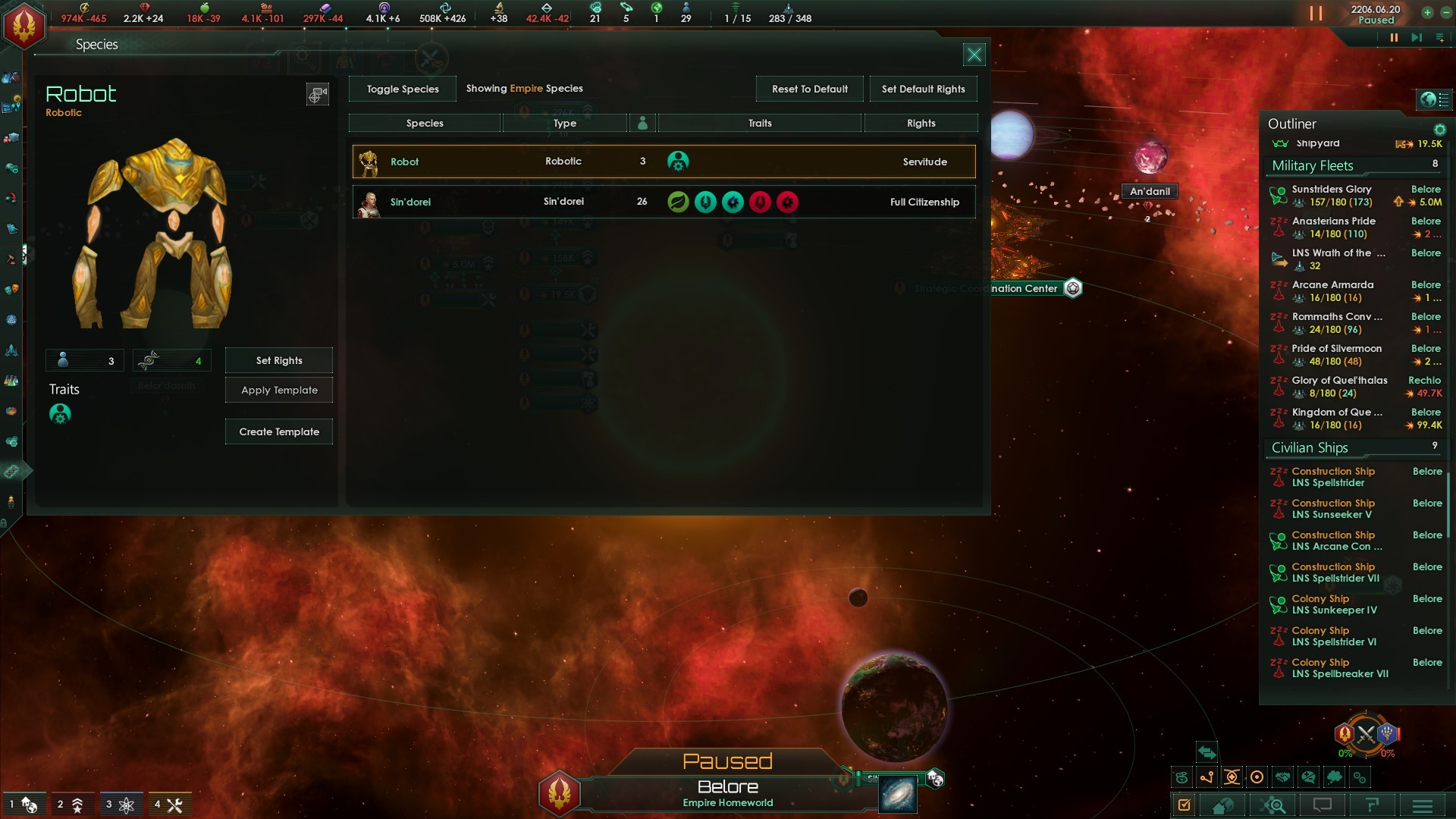
Task: Open the galaxy map view button
Action: [x=898, y=794]
